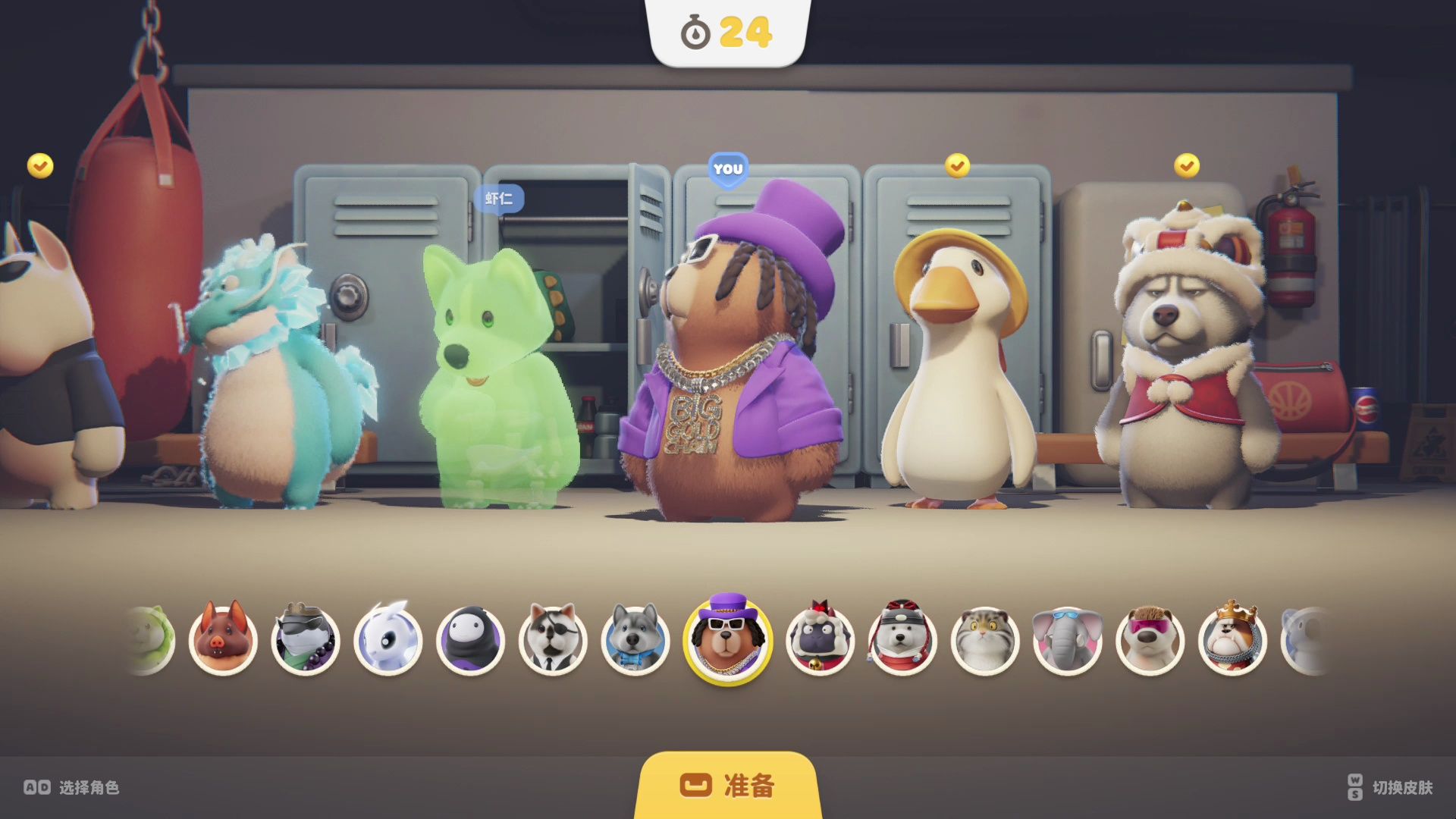Pick the dog with pink visor portrait
1456x819 pixels.
[1150, 640]
